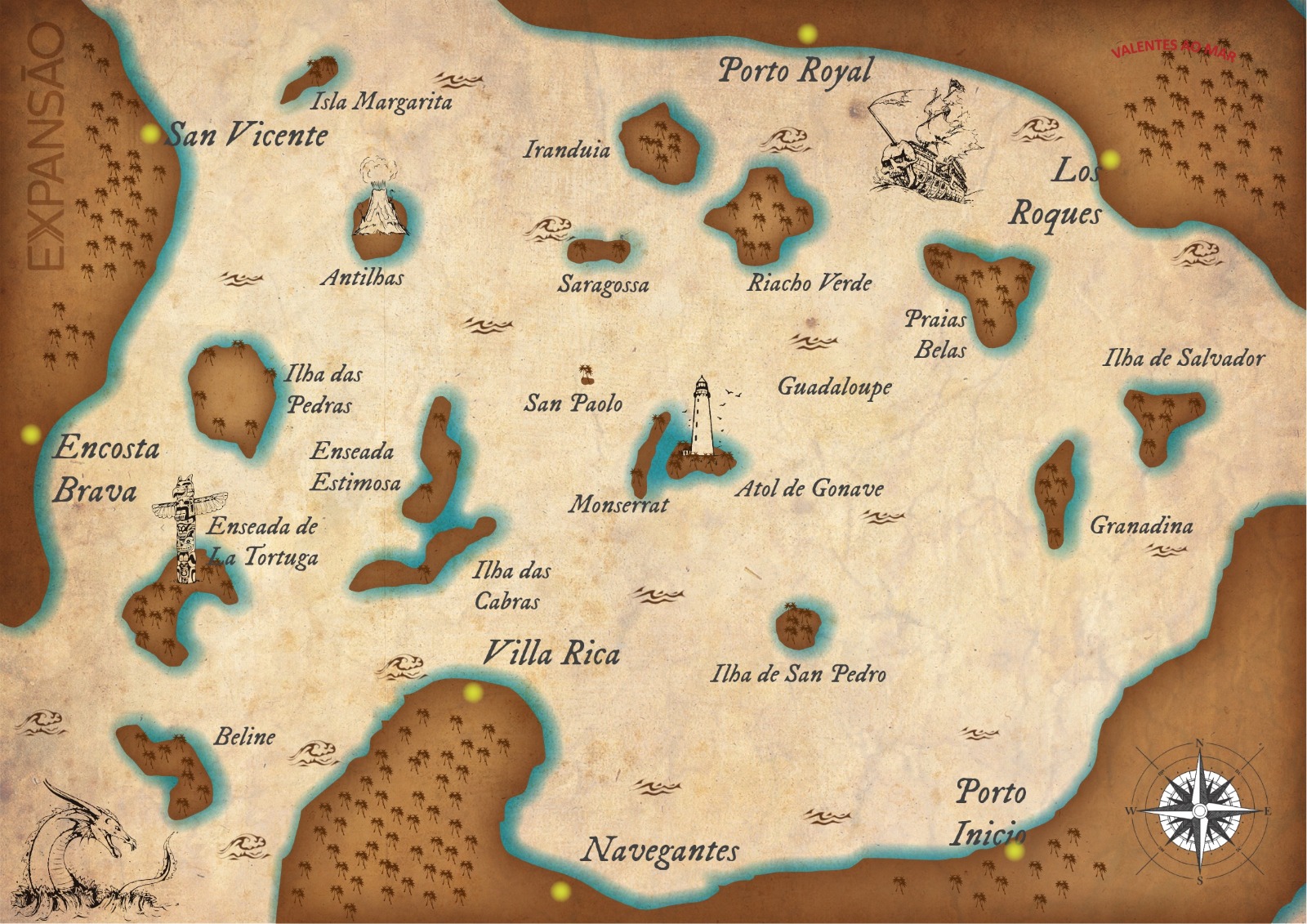Image resolution: width=1307 pixels, height=924 pixels.
Task: Pick the Villa Rica port marker
Action: [473, 693]
